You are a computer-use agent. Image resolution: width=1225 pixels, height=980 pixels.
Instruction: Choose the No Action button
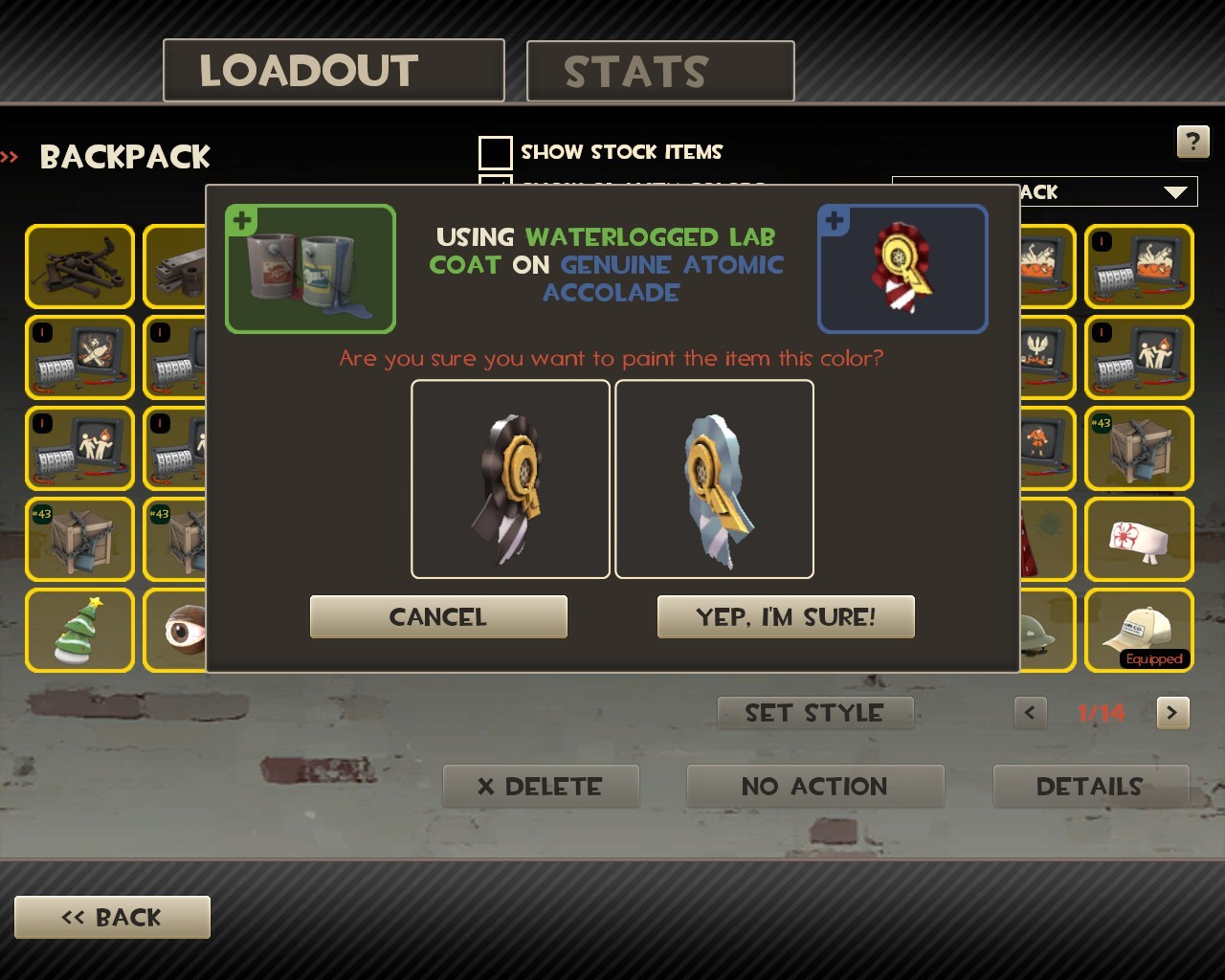(815, 787)
